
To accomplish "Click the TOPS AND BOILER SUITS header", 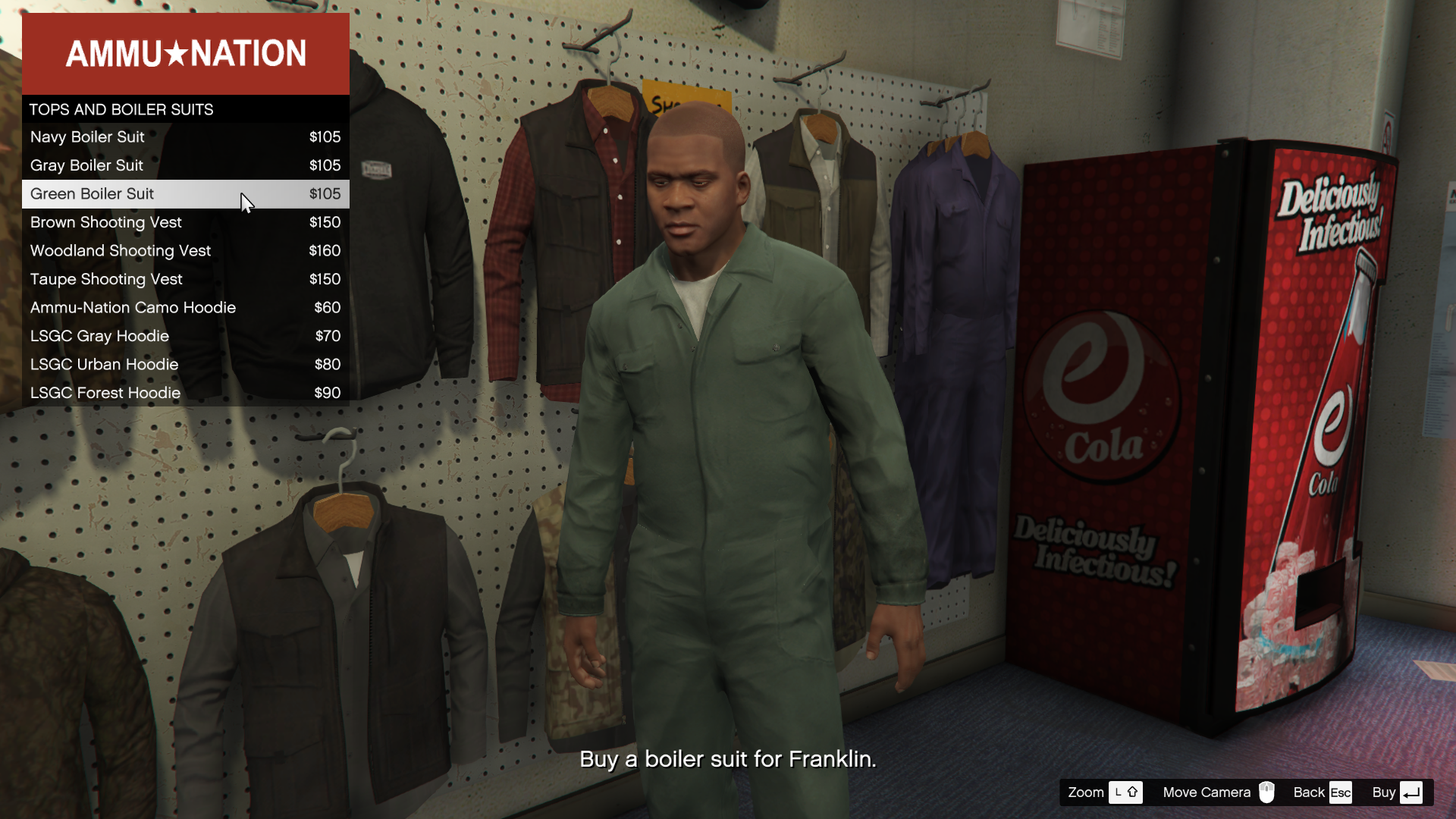I will (x=121, y=109).
